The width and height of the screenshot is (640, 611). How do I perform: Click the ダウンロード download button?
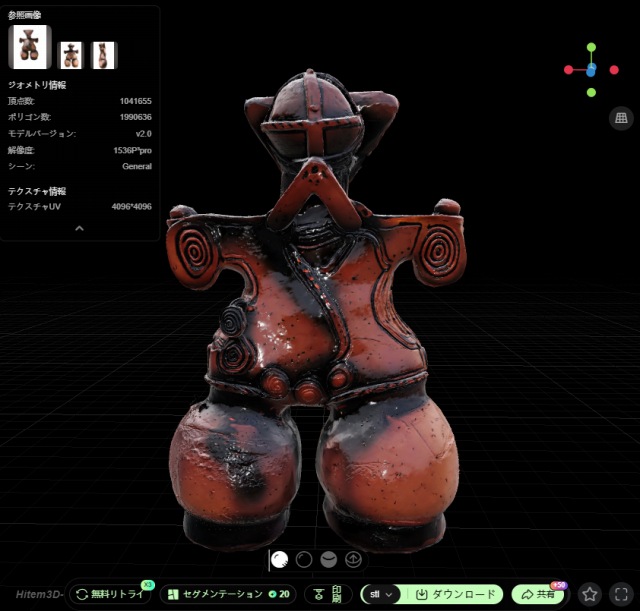coord(455,594)
